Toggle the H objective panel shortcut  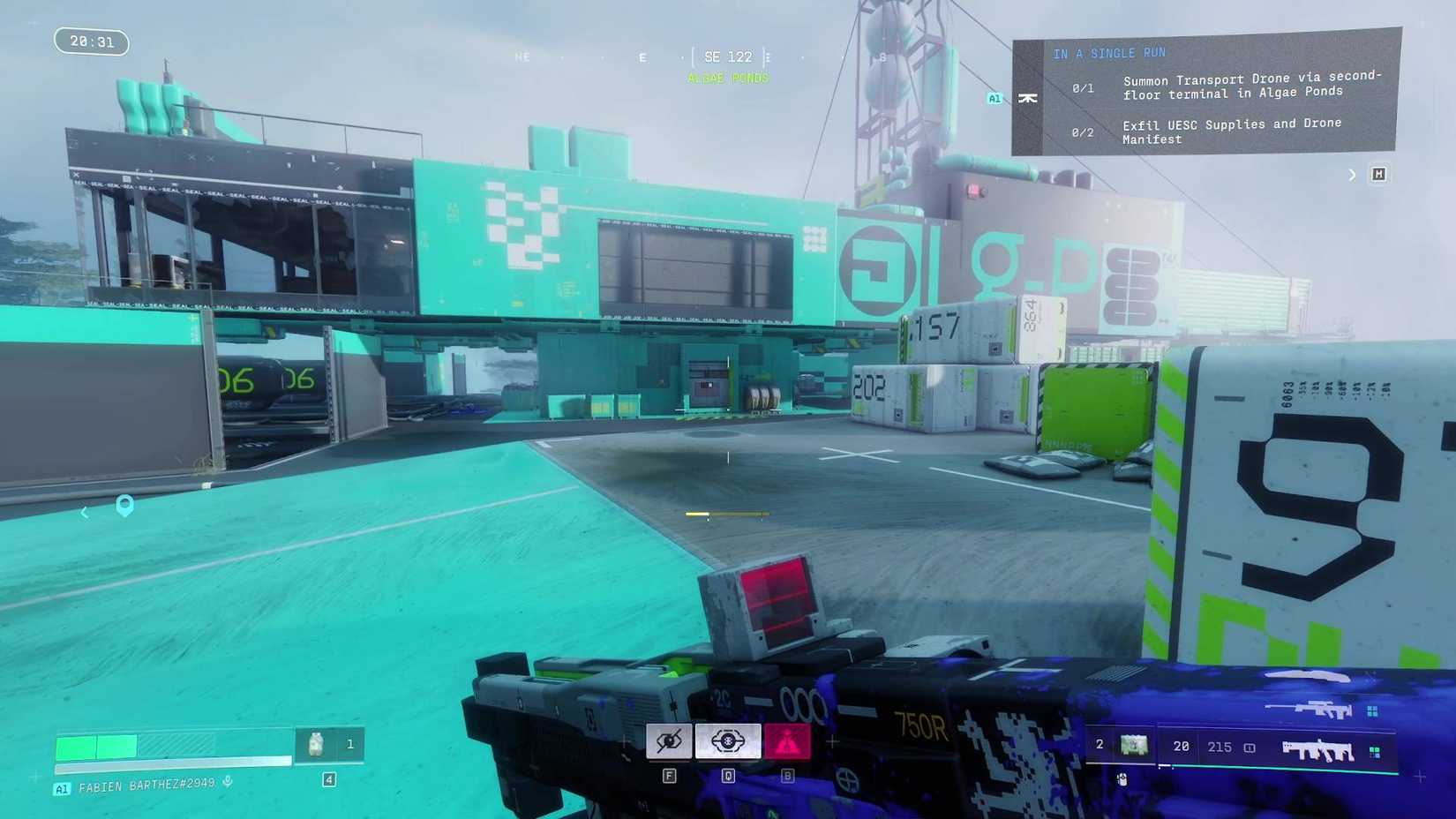[x=1379, y=174]
